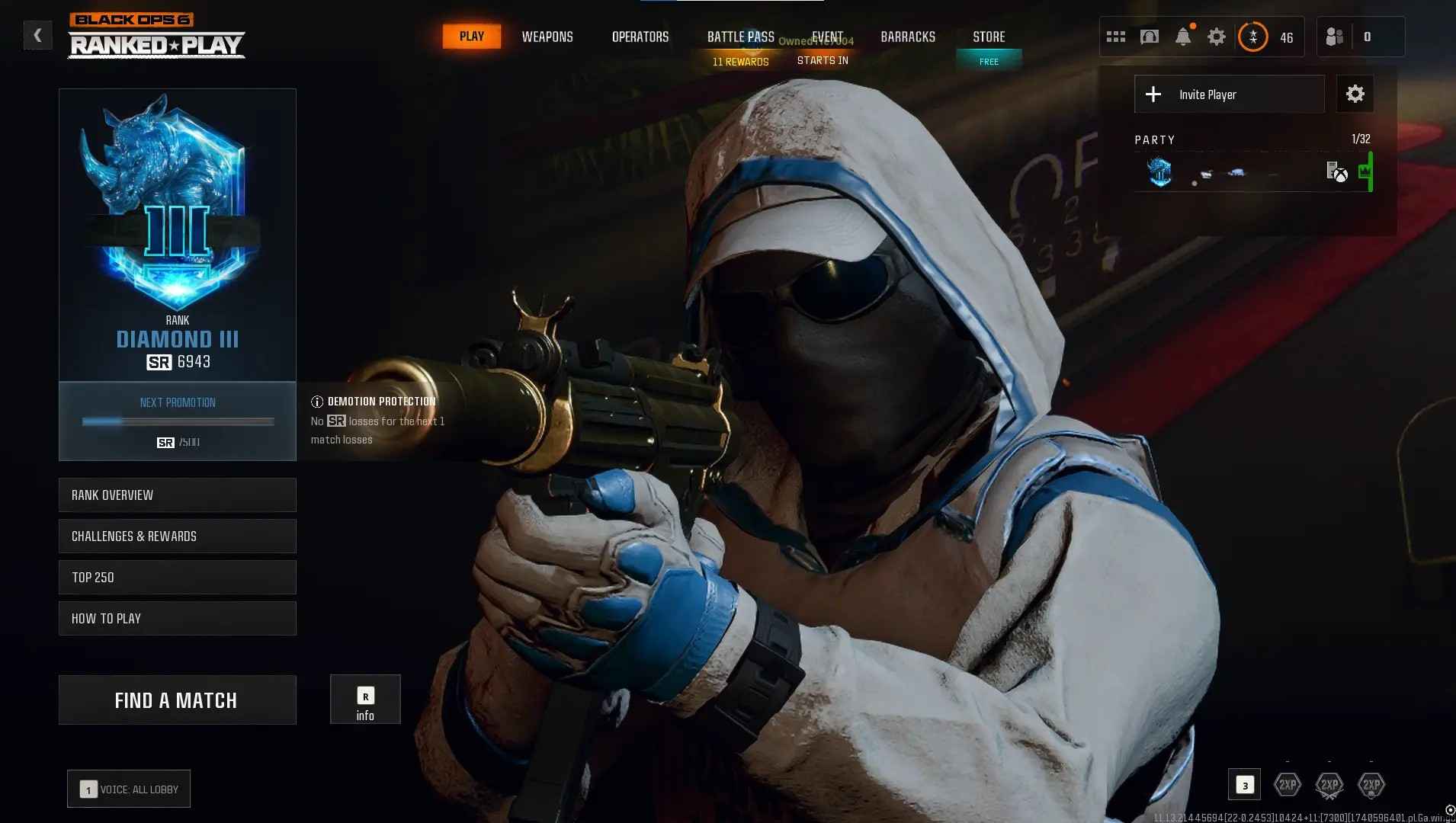Image resolution: width=1456 pixels, height=823 pixels.
Task: Open party settings gear beside Invite Player
Action: pyautogui.click(x=1355, y=93)
